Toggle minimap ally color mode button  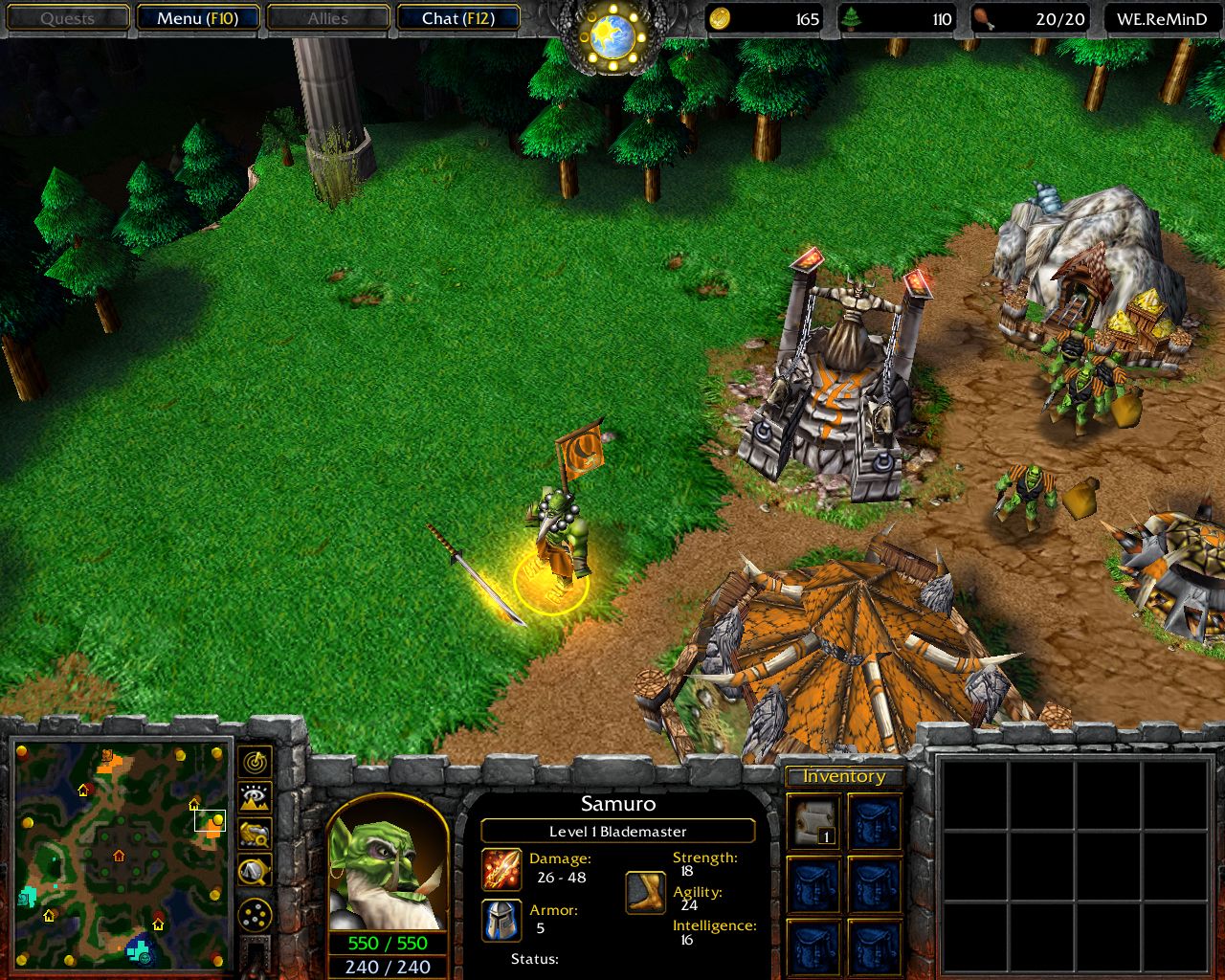pyautogui.click(x=255, y=835)
